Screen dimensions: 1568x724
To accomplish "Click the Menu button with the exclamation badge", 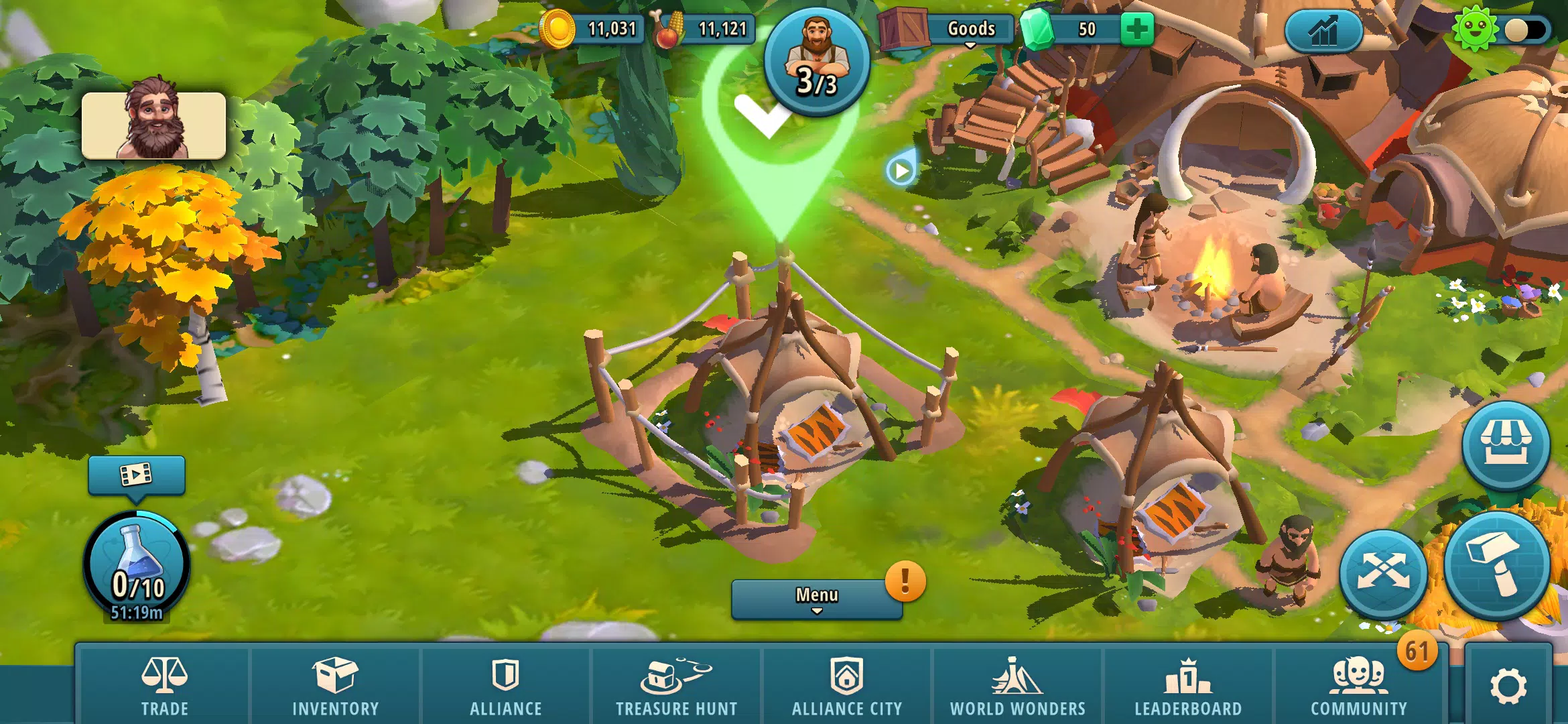I will [816, 593].
